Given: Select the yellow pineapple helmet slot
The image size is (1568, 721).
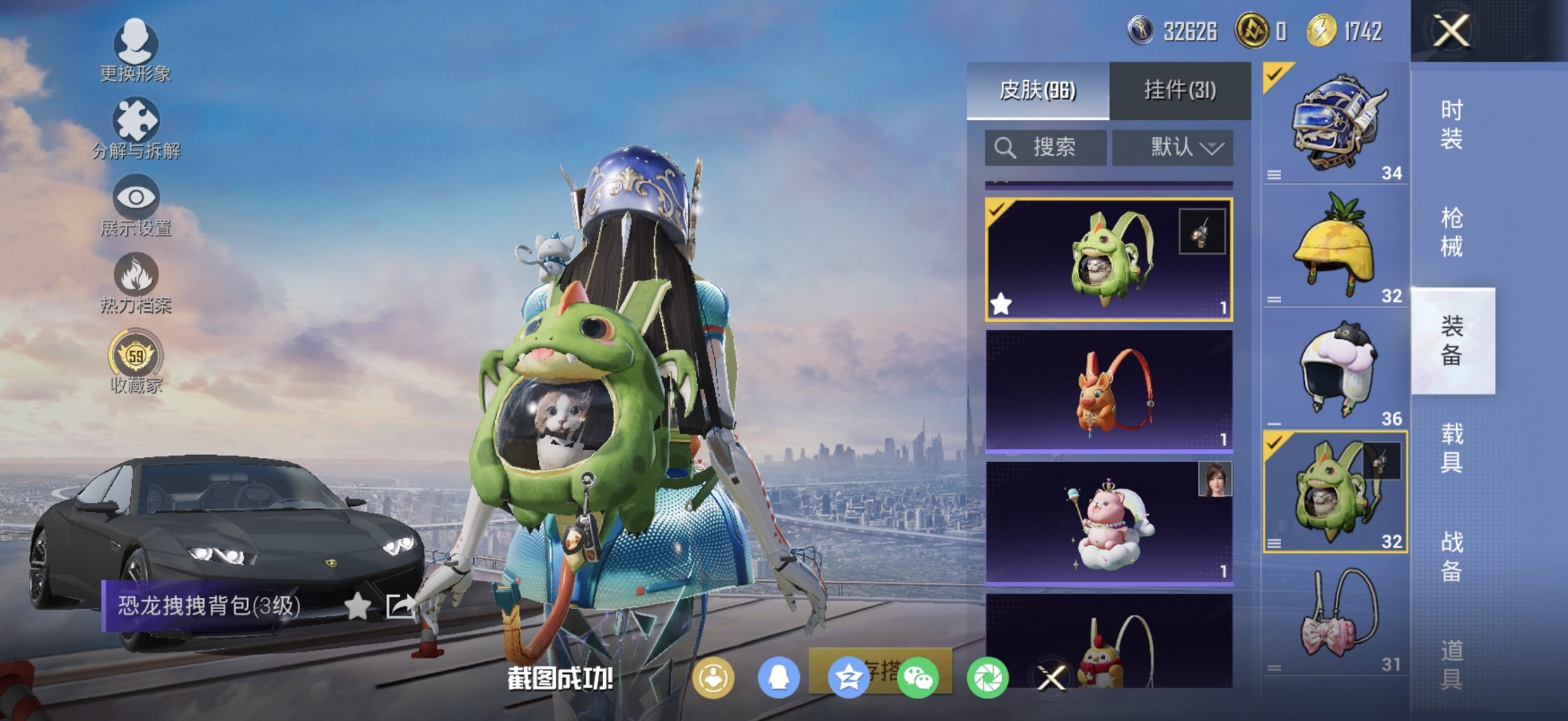Looking at the screenshot, I should (x=1334, y=246).
